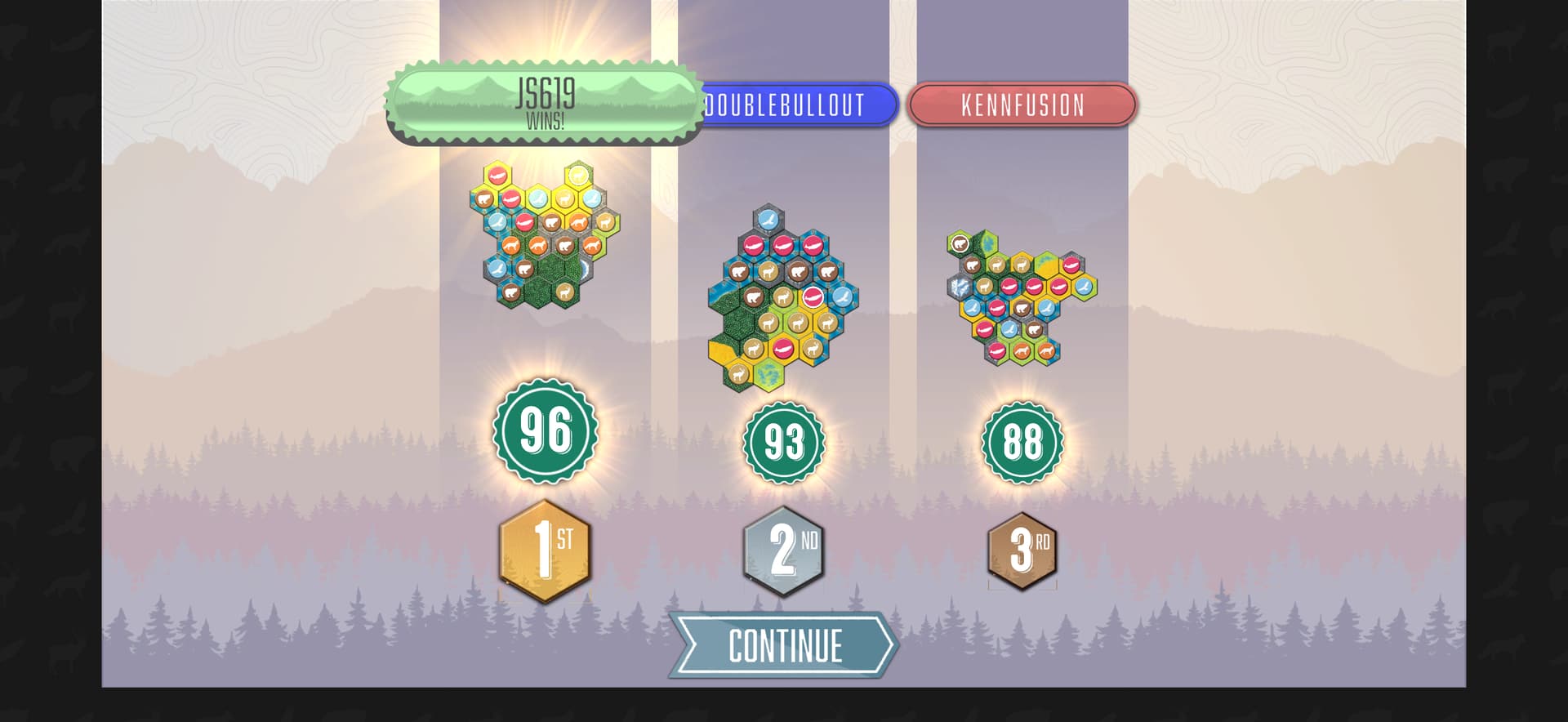The width and height of the screenshot is (1568, 722).
Task: Click the Continue button
Action: (x=784, y=645)
